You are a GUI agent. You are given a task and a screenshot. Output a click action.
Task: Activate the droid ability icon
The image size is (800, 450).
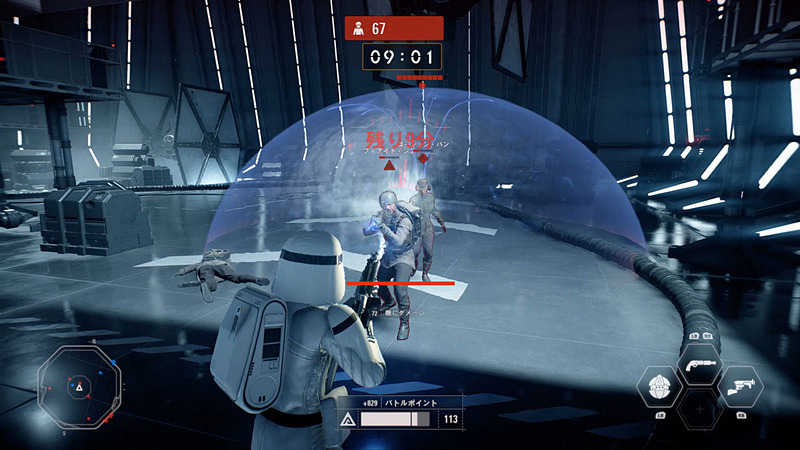(x=659, y=385)
